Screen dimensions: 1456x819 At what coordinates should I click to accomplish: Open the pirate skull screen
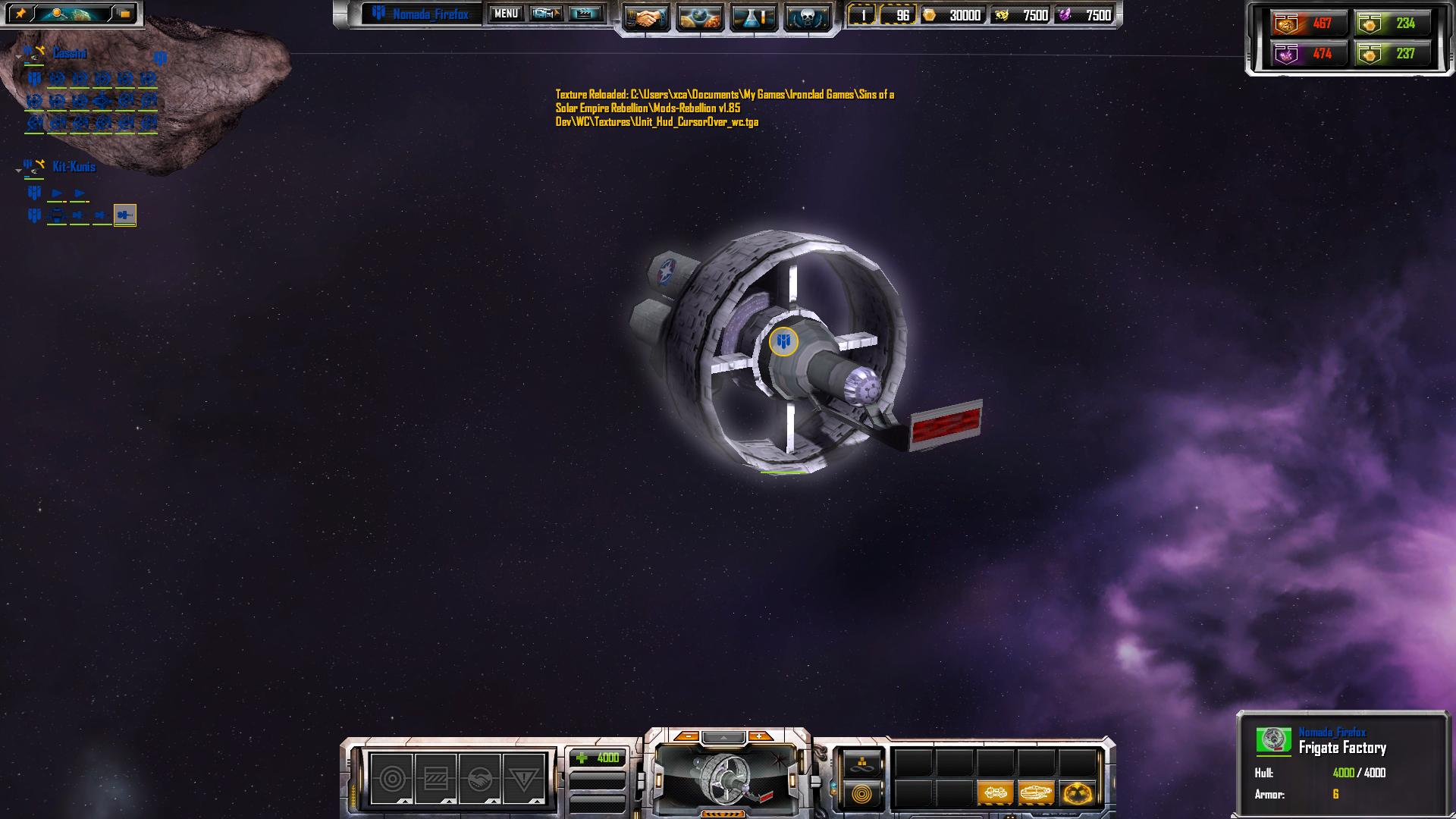(x=806, y=17)
